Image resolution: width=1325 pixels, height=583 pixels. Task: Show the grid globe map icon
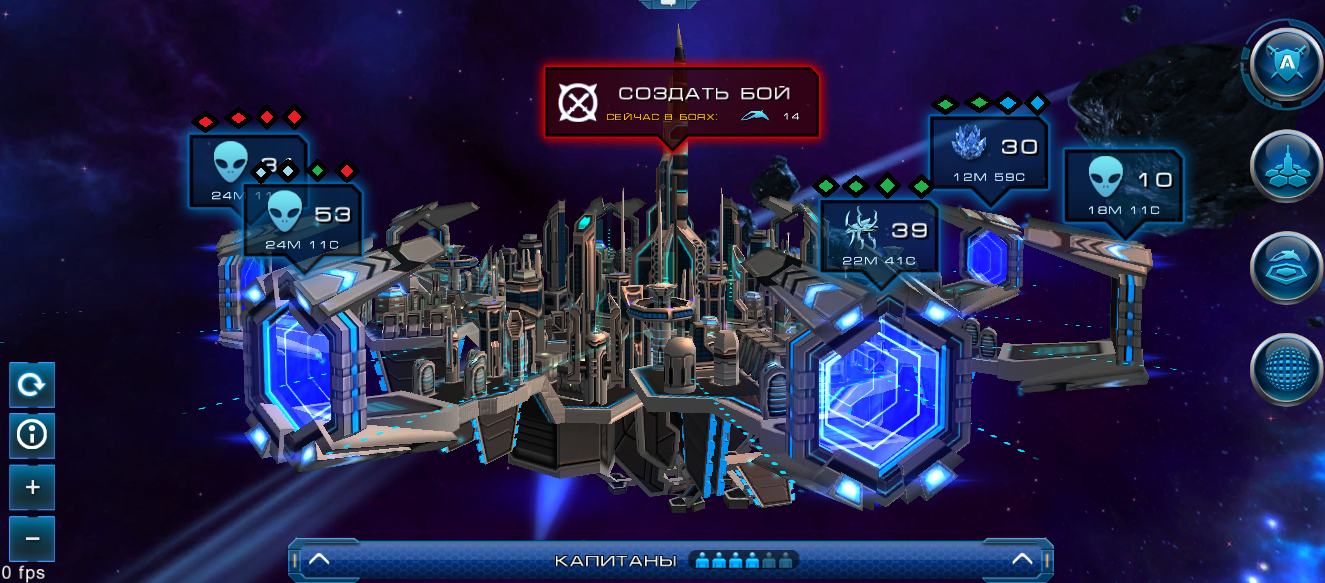(x=1287, y=369)
